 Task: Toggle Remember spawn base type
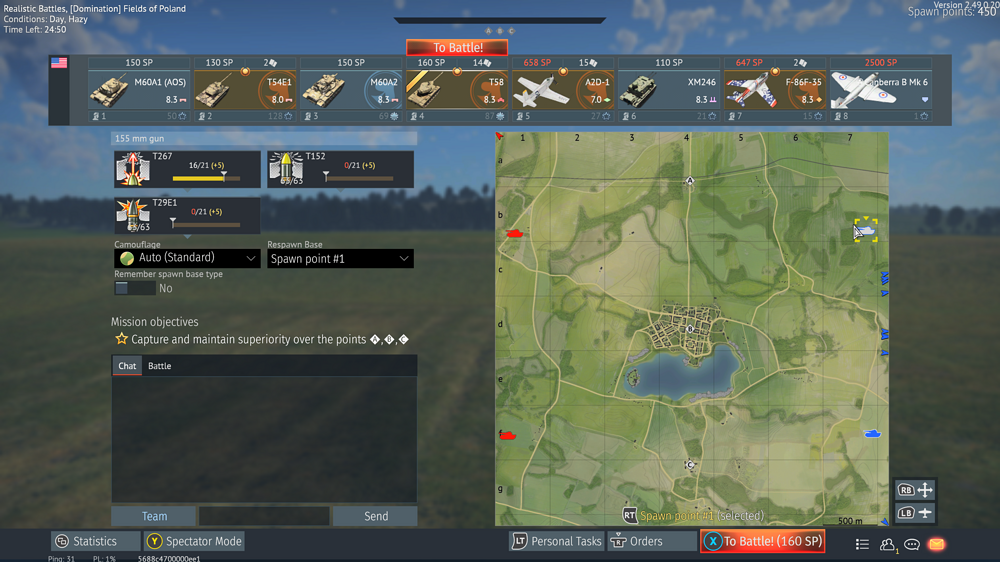pos(135,288)
